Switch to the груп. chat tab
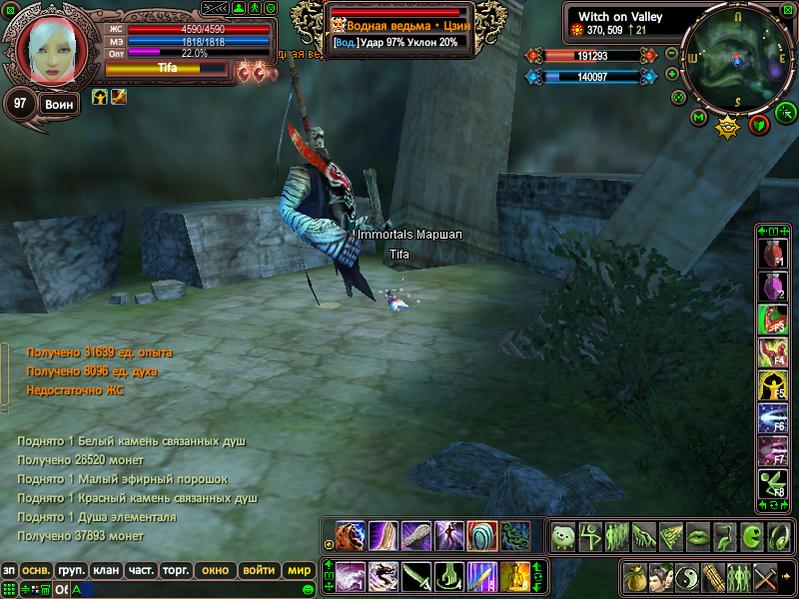 71,570
